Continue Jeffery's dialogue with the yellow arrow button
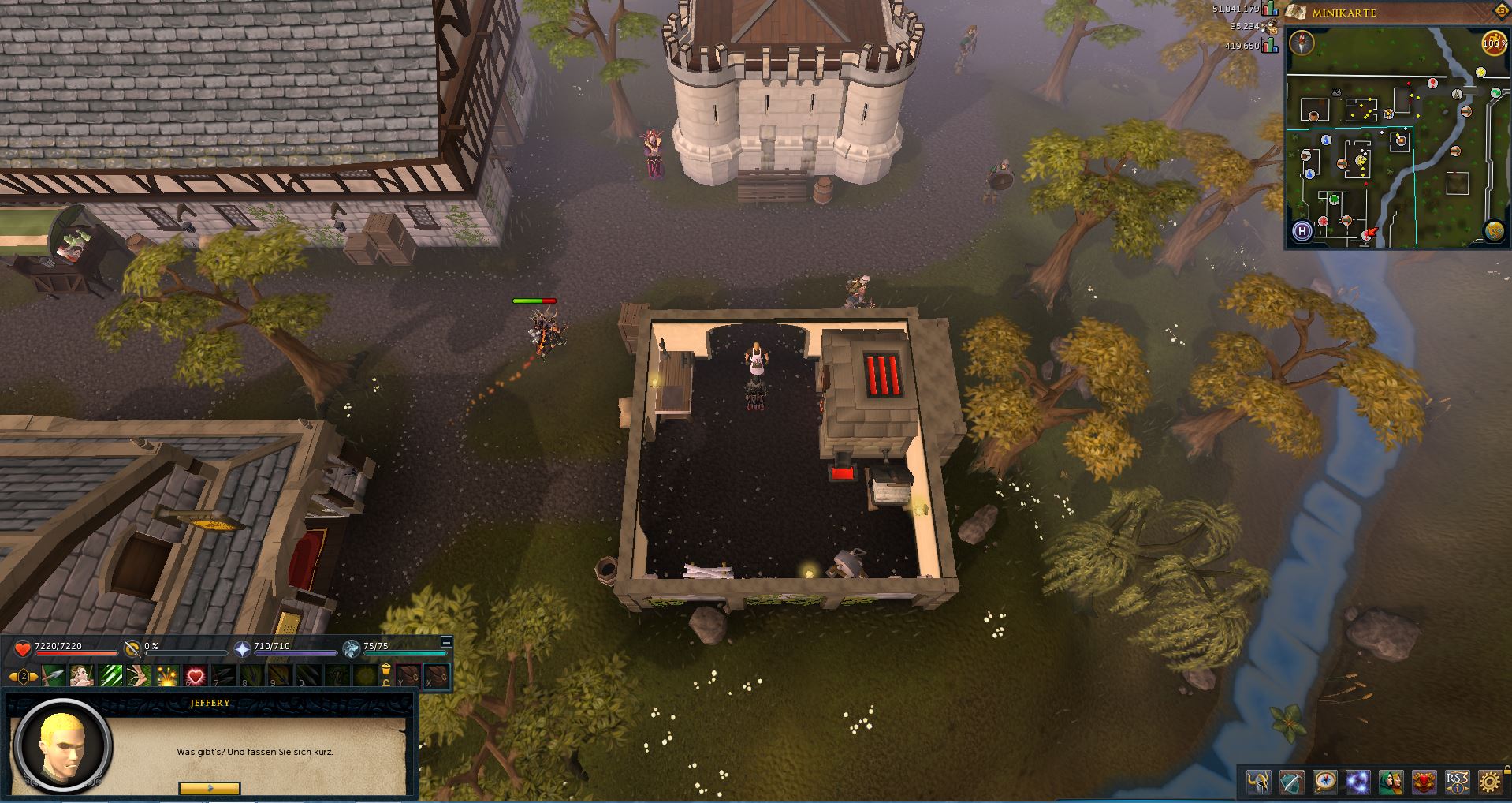The width and height of the screenshot is (1512, 803). pos(209,787)
